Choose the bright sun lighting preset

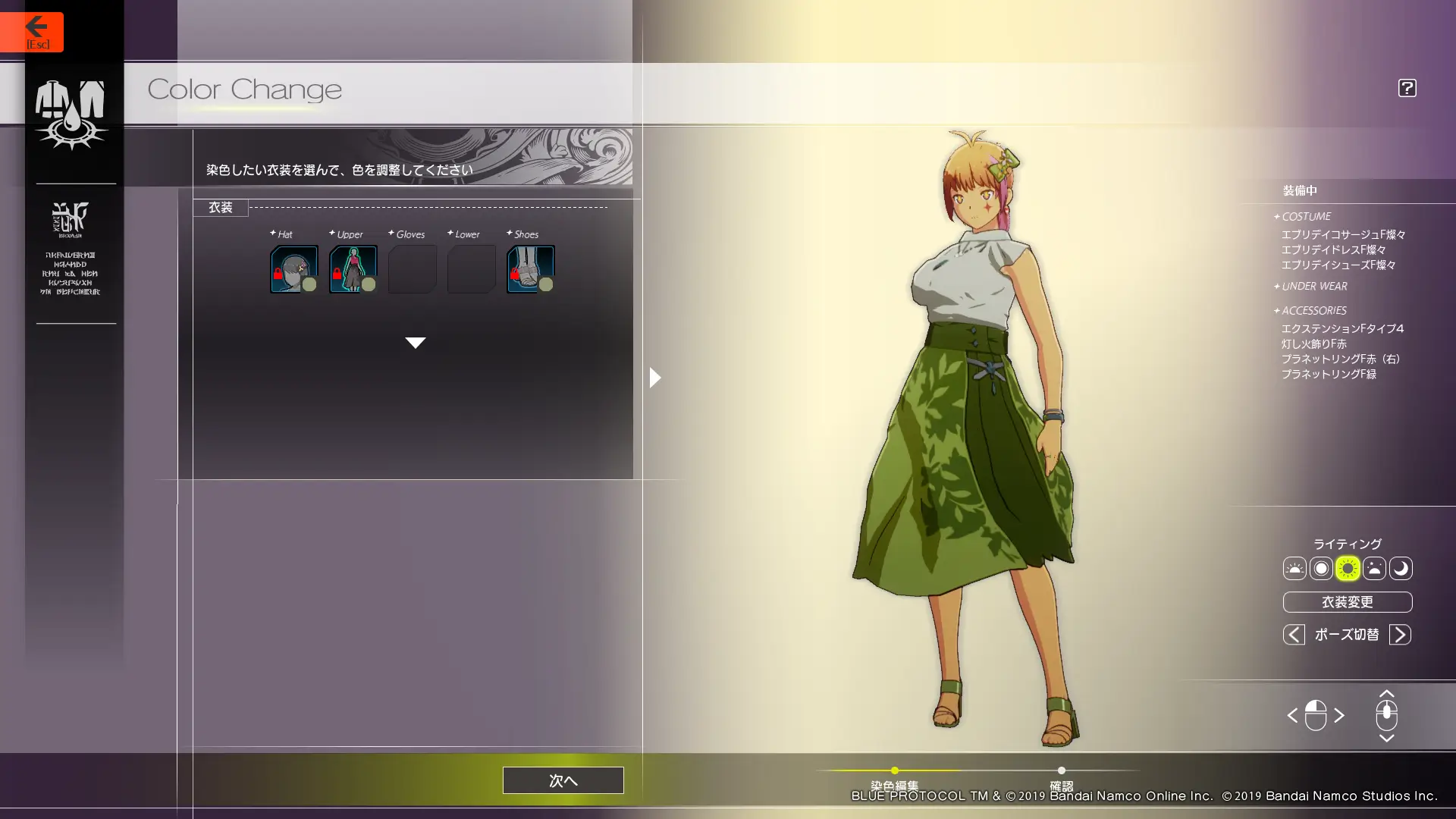tap(1347, 569)
